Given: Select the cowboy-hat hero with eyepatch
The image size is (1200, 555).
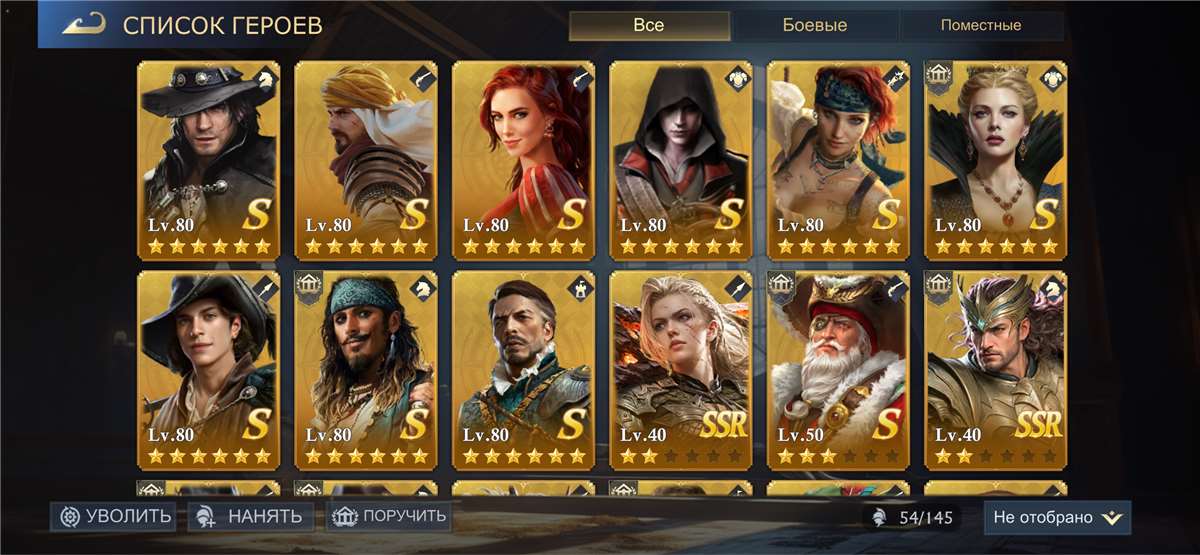Looking at the screenshot, I should point(208,160).
